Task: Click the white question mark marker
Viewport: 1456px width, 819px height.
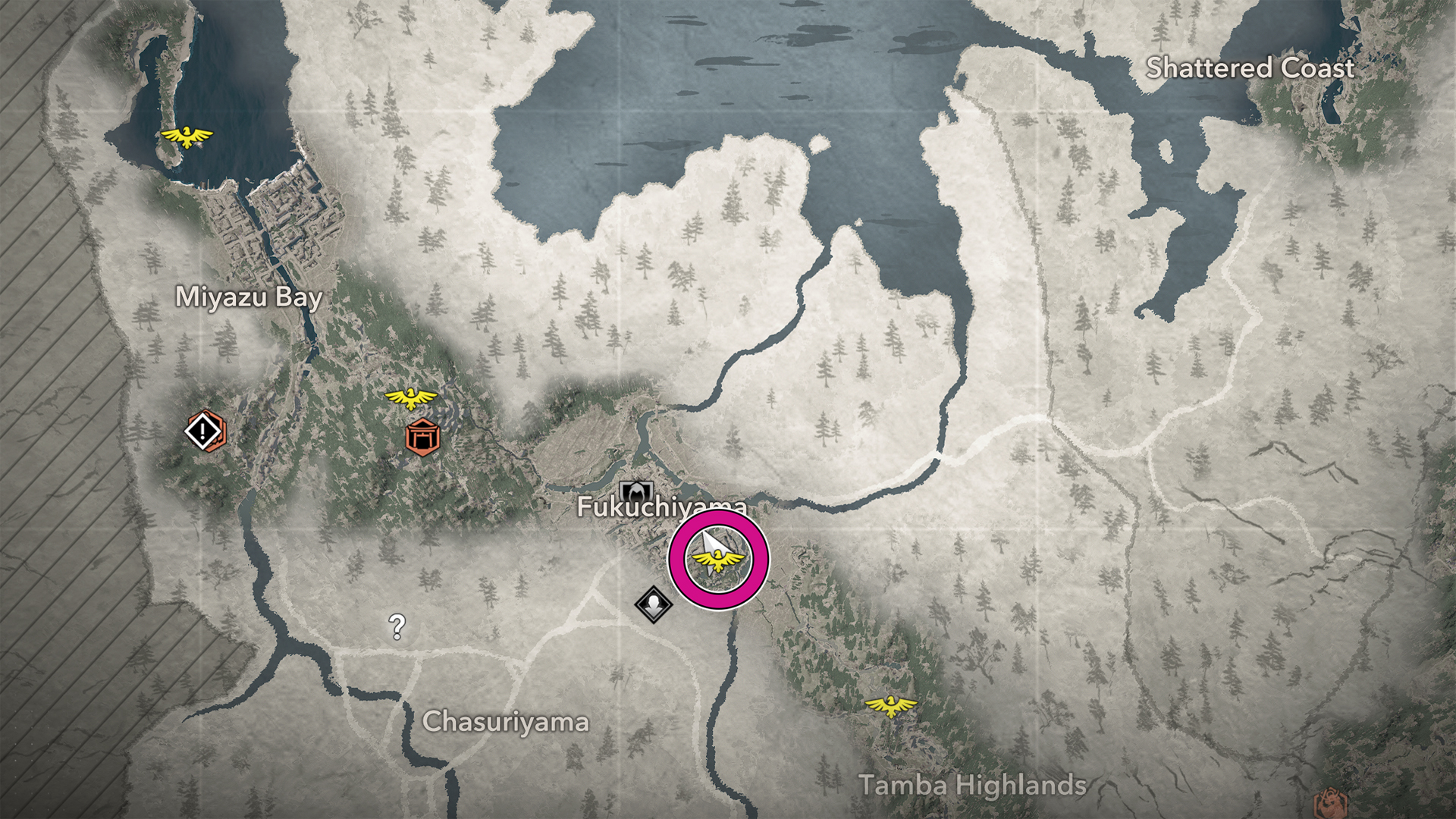Action: pyautogui.click(x=397, y=626)
